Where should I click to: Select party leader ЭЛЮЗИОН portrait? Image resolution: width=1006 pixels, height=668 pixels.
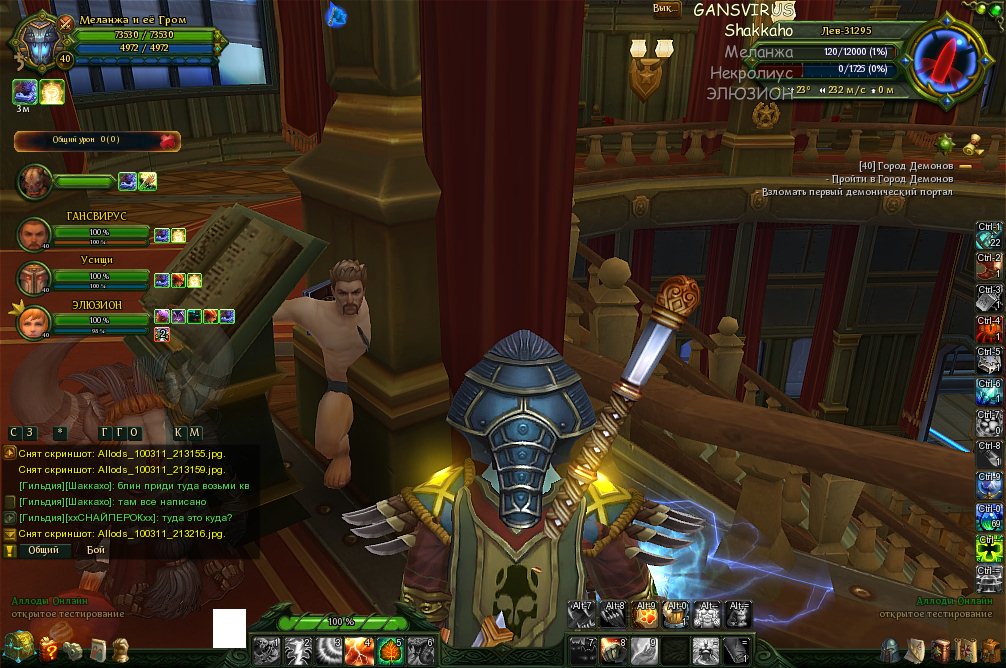(x=34, y=321)
